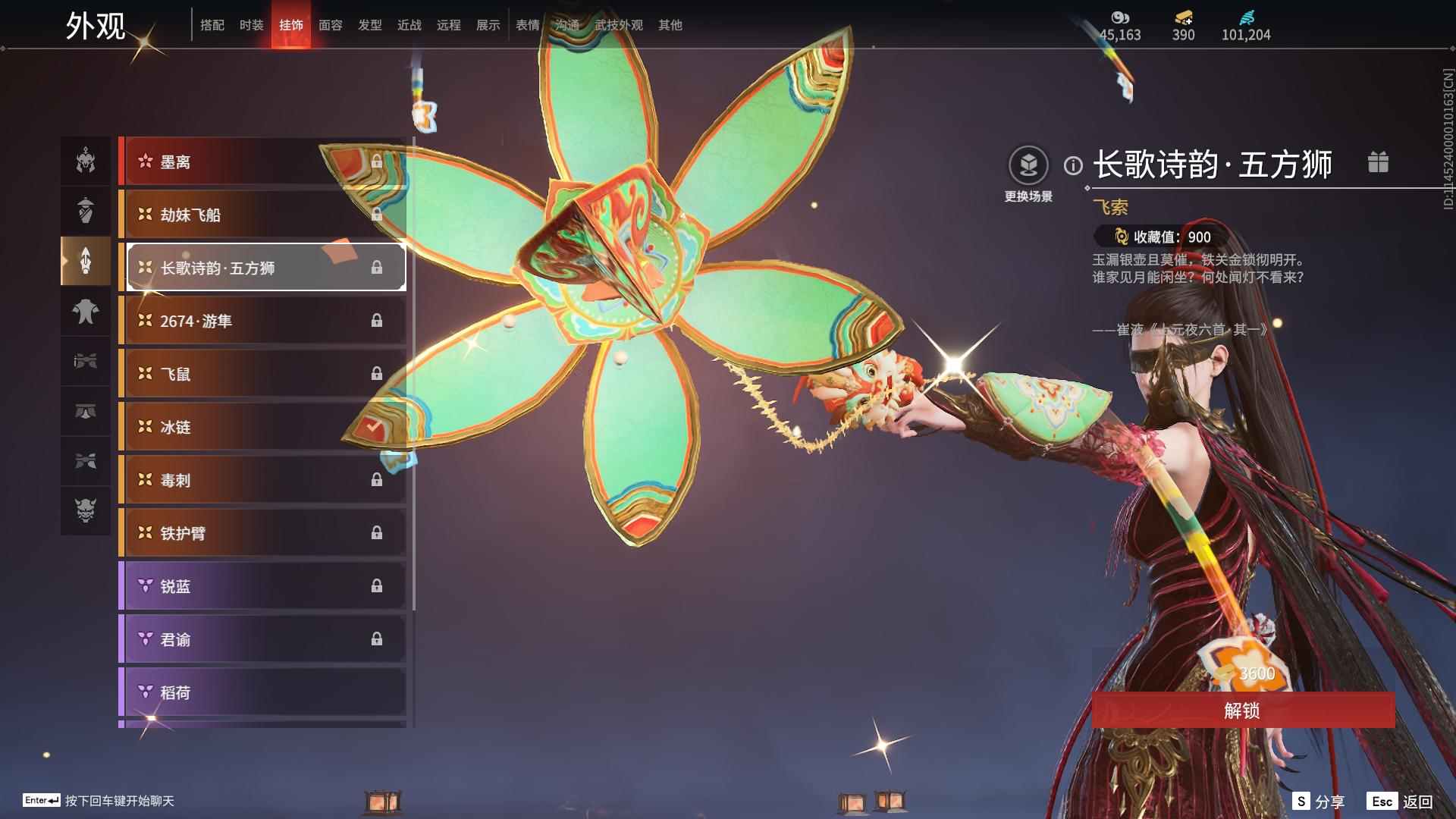Select the 面容 tab

click(330, 25)
